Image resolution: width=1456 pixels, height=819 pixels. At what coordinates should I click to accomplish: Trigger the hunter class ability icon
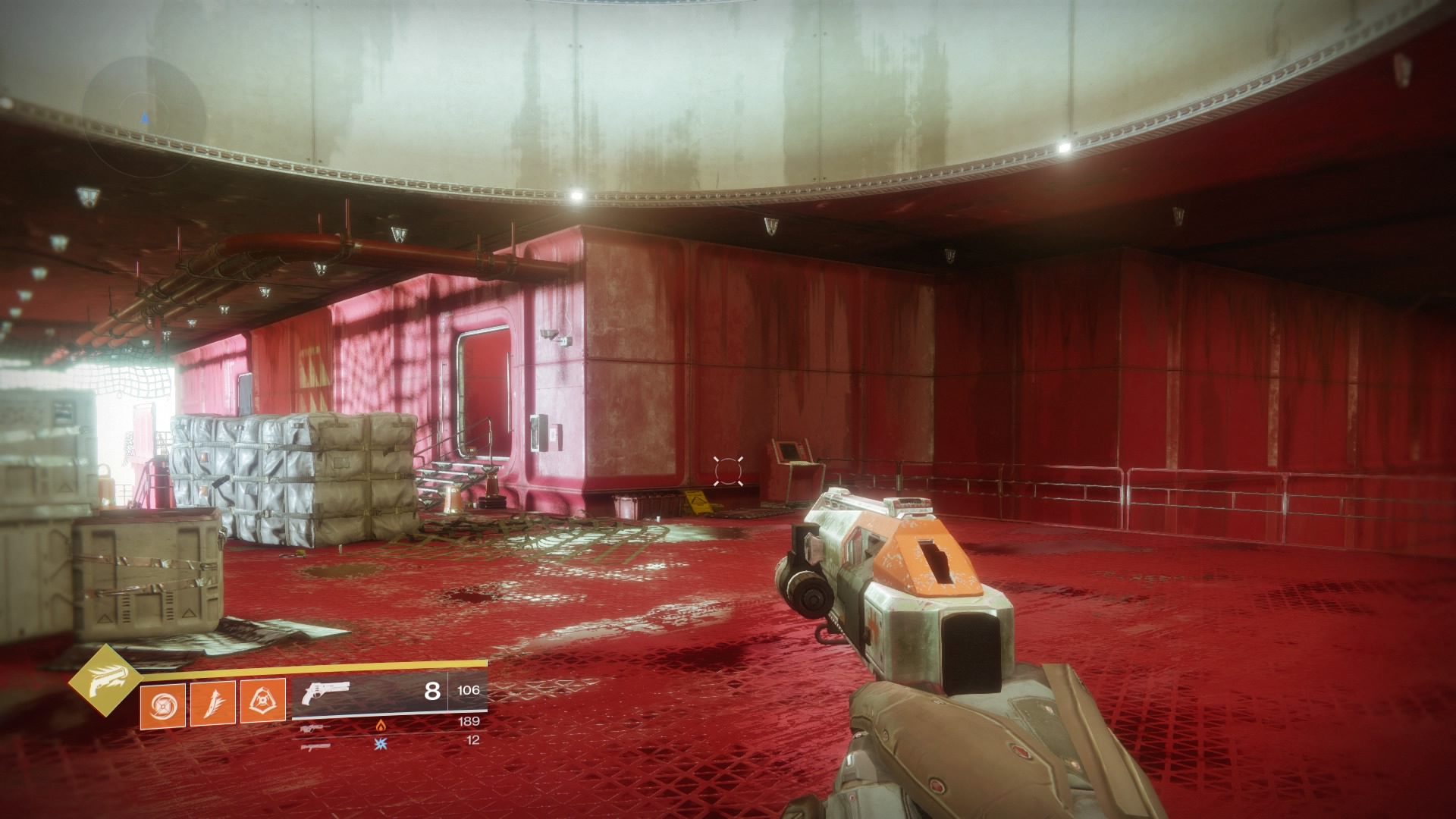click(262, 701)
